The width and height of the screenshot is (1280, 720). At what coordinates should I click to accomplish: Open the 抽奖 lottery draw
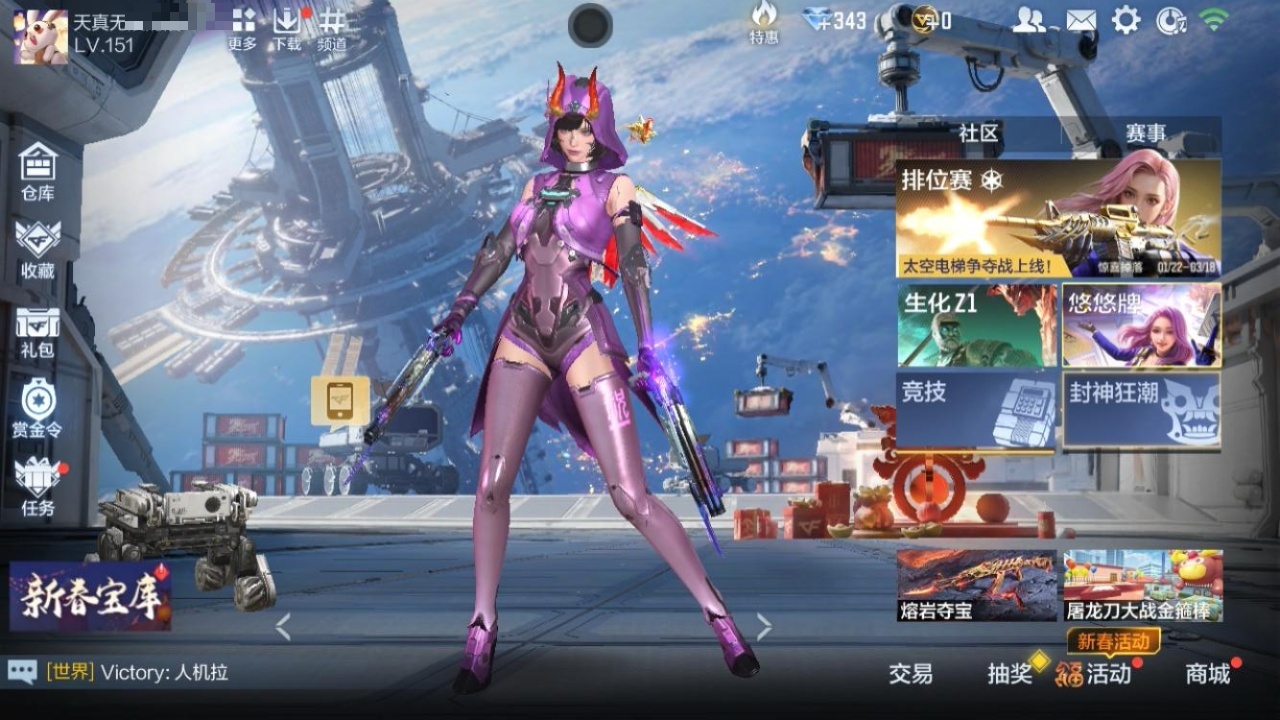(x=1010, y=674)
